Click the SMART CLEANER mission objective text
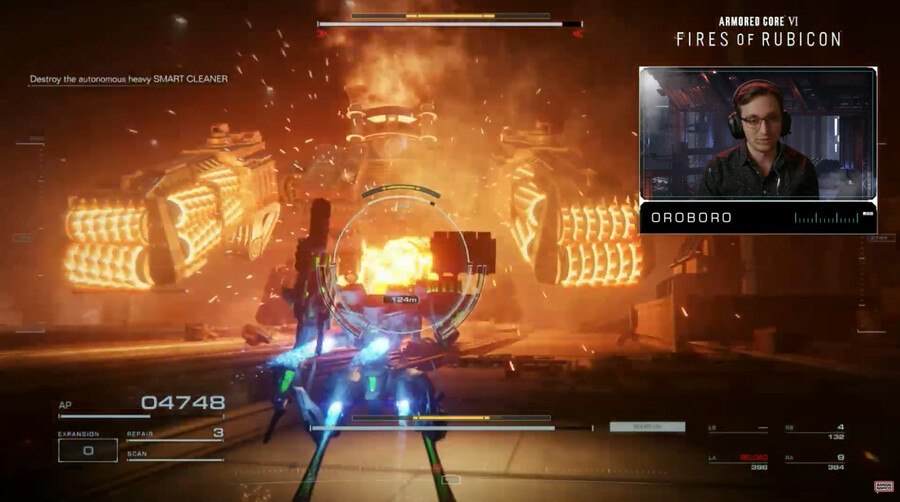This screenshot has height=502, width=900. coord(128,79)
